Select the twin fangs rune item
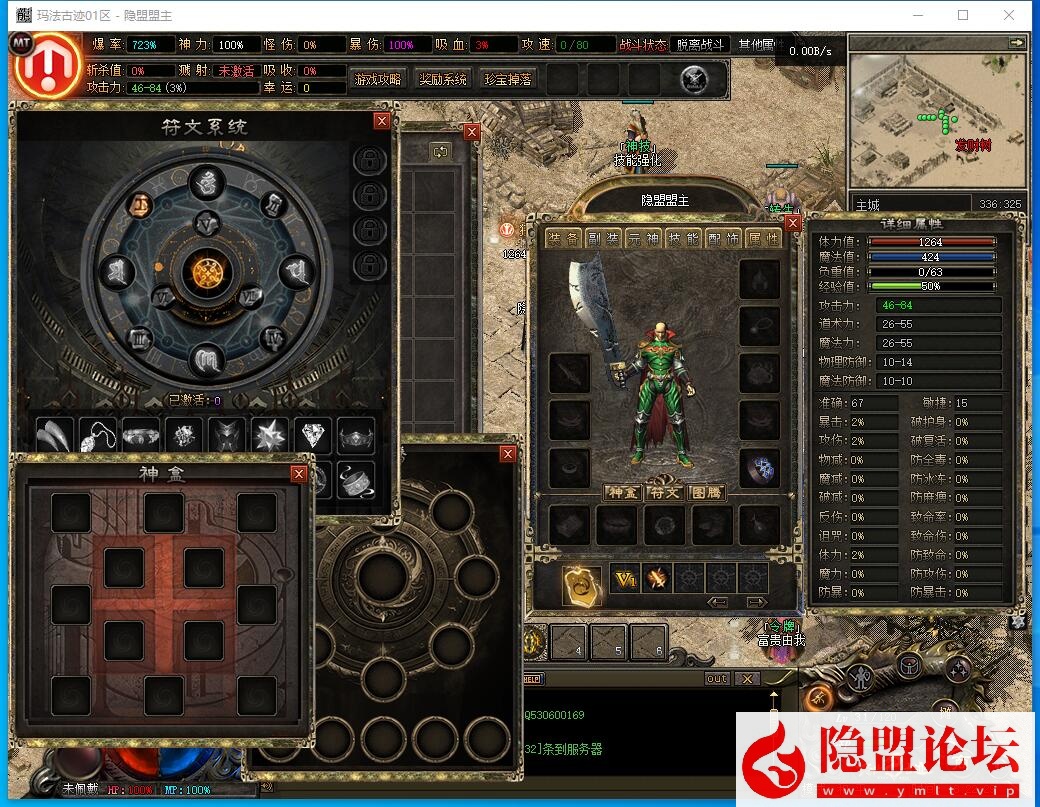This screenshot has width=1040, height=807. tap(55, 435)
